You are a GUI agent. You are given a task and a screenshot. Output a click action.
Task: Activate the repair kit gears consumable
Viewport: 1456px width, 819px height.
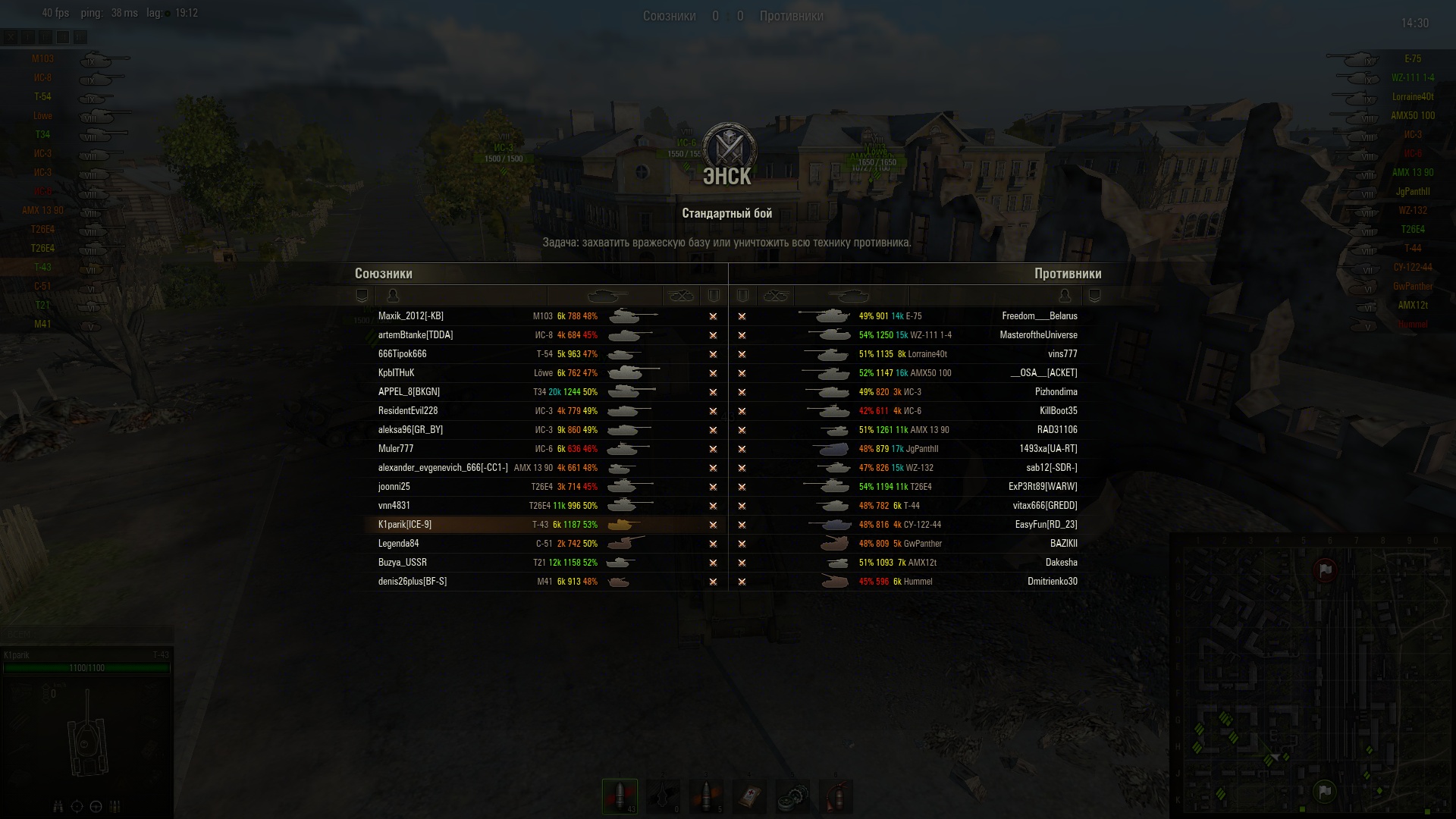click(x=792, y=795)
